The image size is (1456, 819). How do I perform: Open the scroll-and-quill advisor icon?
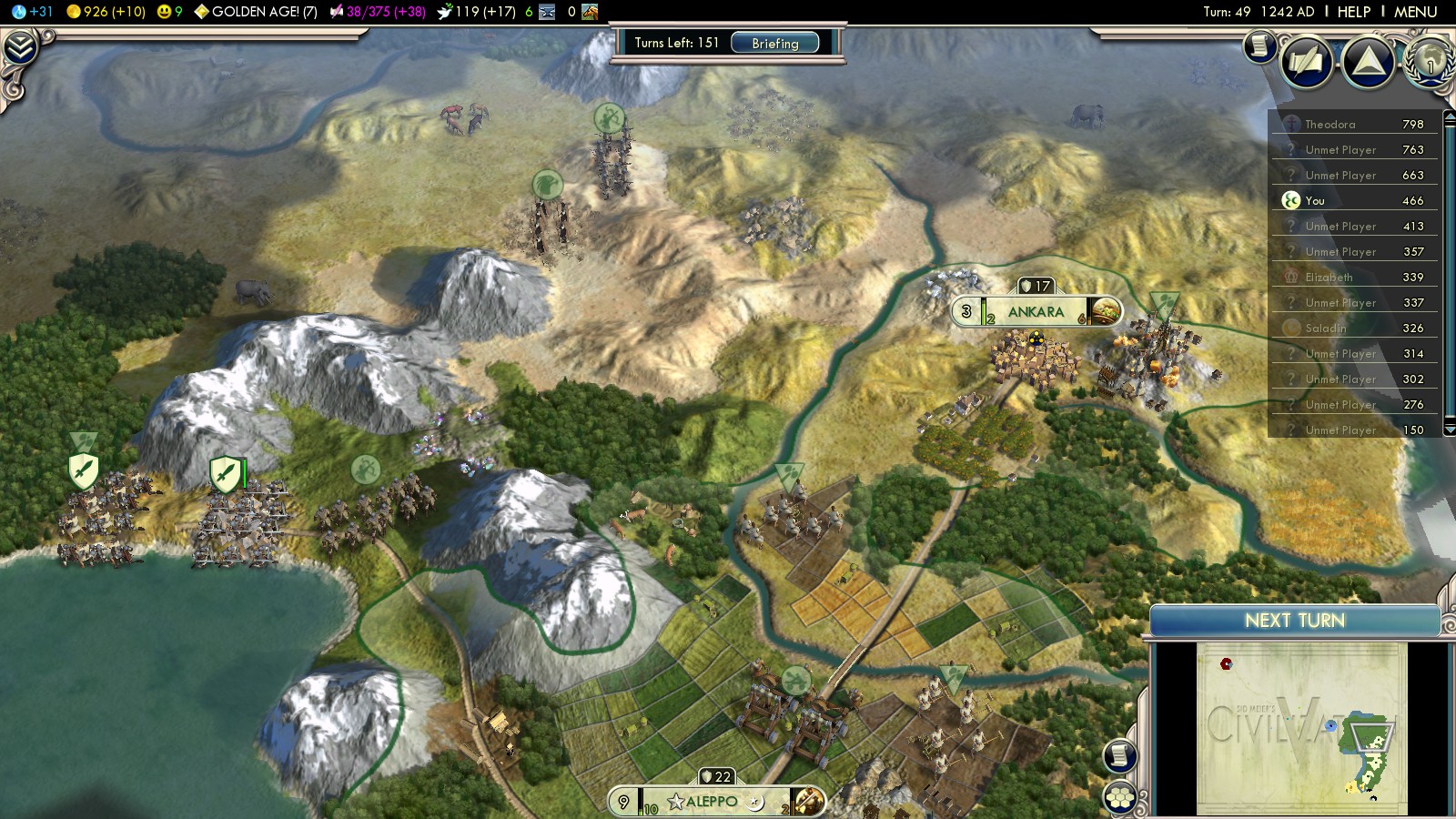coord(1307,62)
